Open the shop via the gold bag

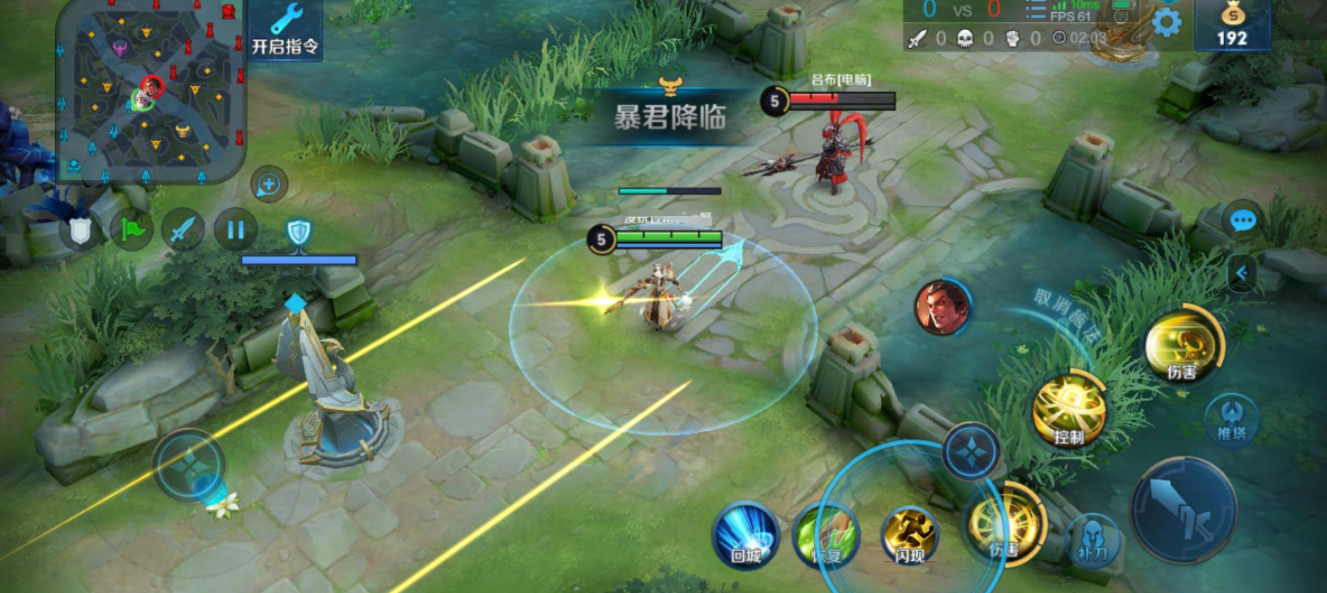pos(1232,25)
